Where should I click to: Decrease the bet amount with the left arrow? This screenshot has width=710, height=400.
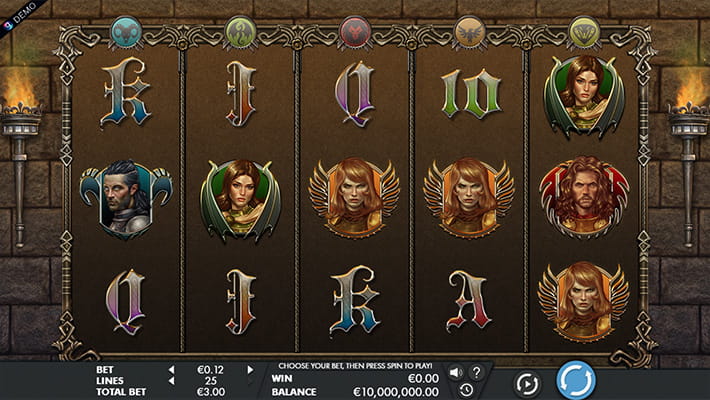pos(170,369)
